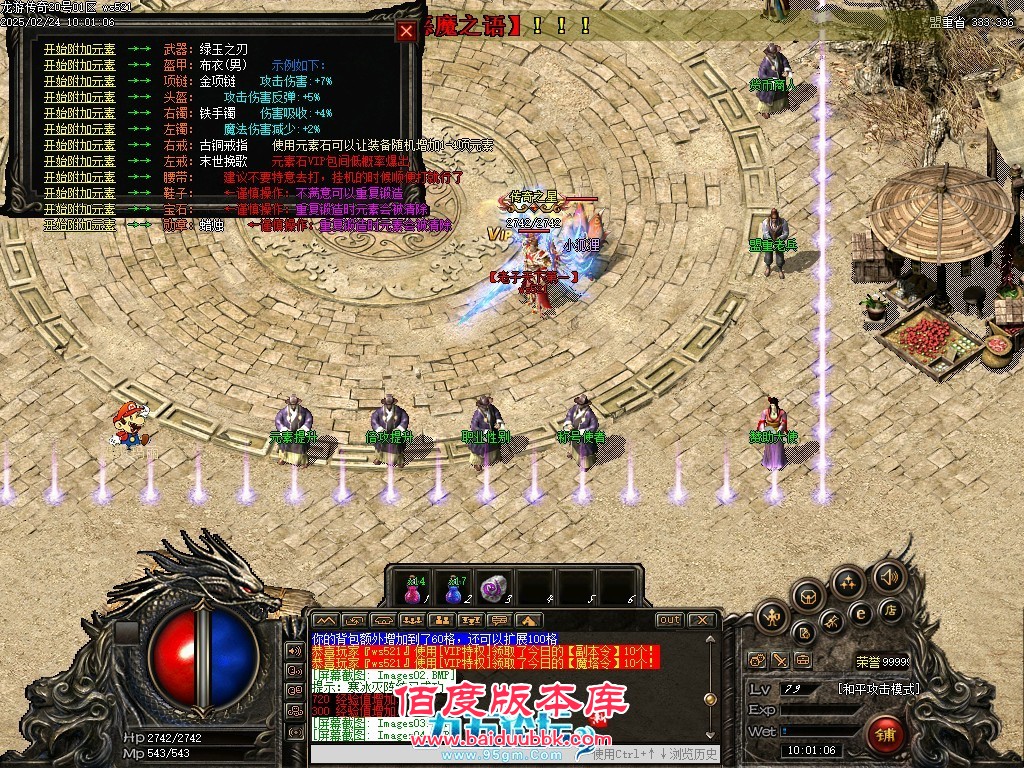Start adding element to 右镯 bracelet row
This screenshot has width=1024, height=768.
[79, 113]
